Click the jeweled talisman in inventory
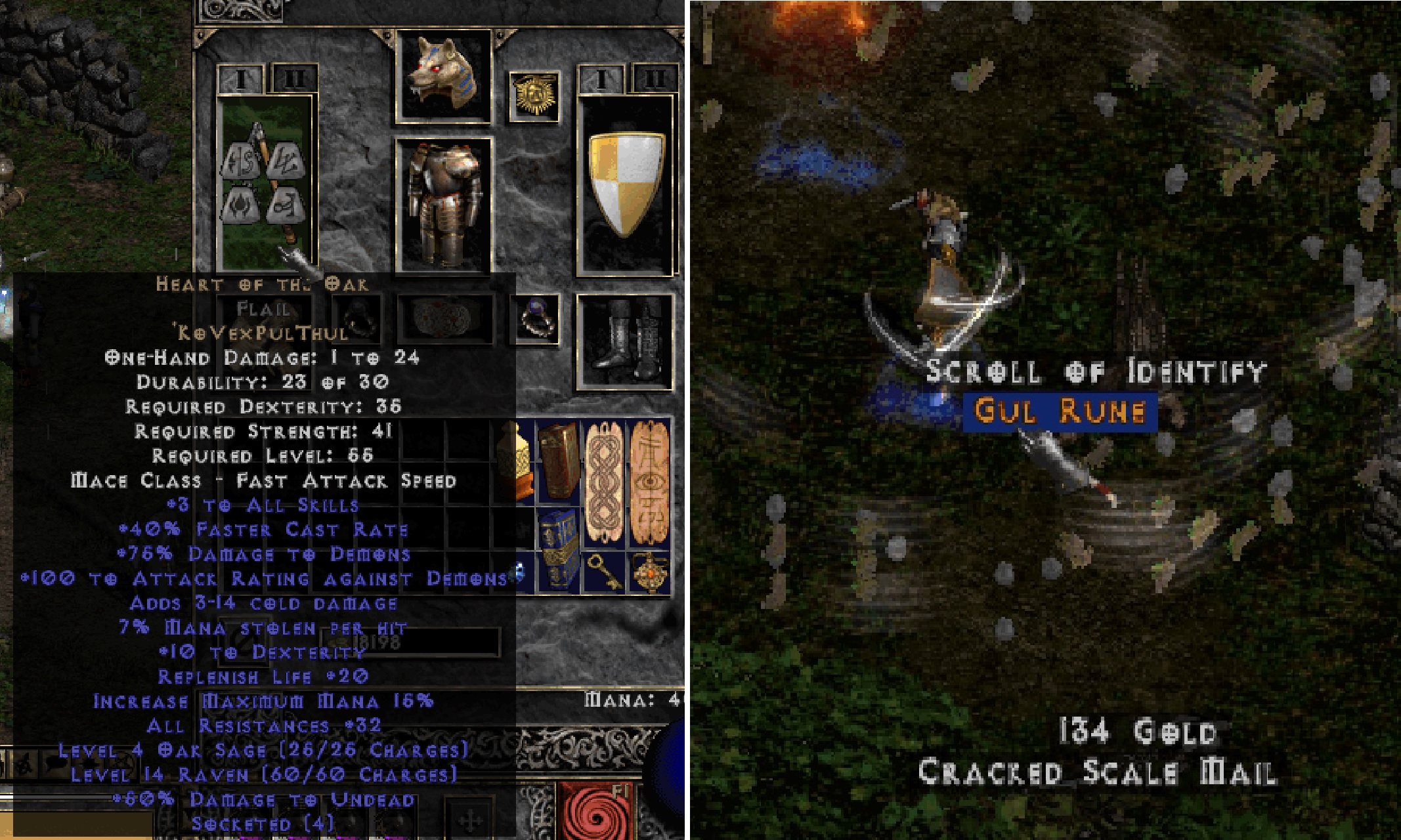 coord(651,572)
